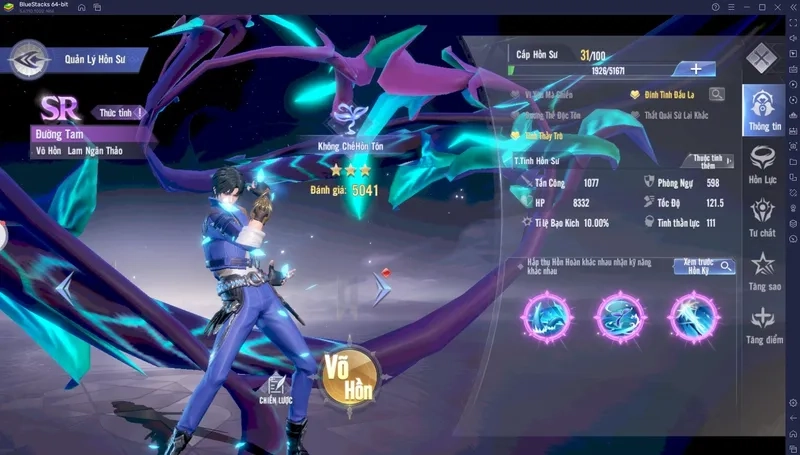Preview soul skills via Xem trước Hồn Kỹ
The image size is (800, 455).
click(704, 267)
